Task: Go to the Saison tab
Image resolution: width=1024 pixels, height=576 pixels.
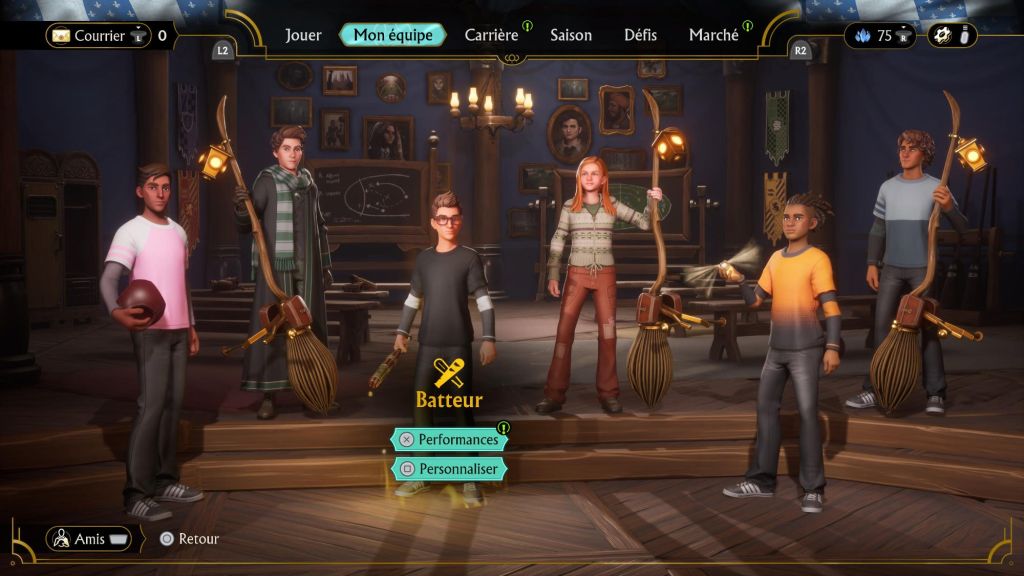Action: (571, 35)
